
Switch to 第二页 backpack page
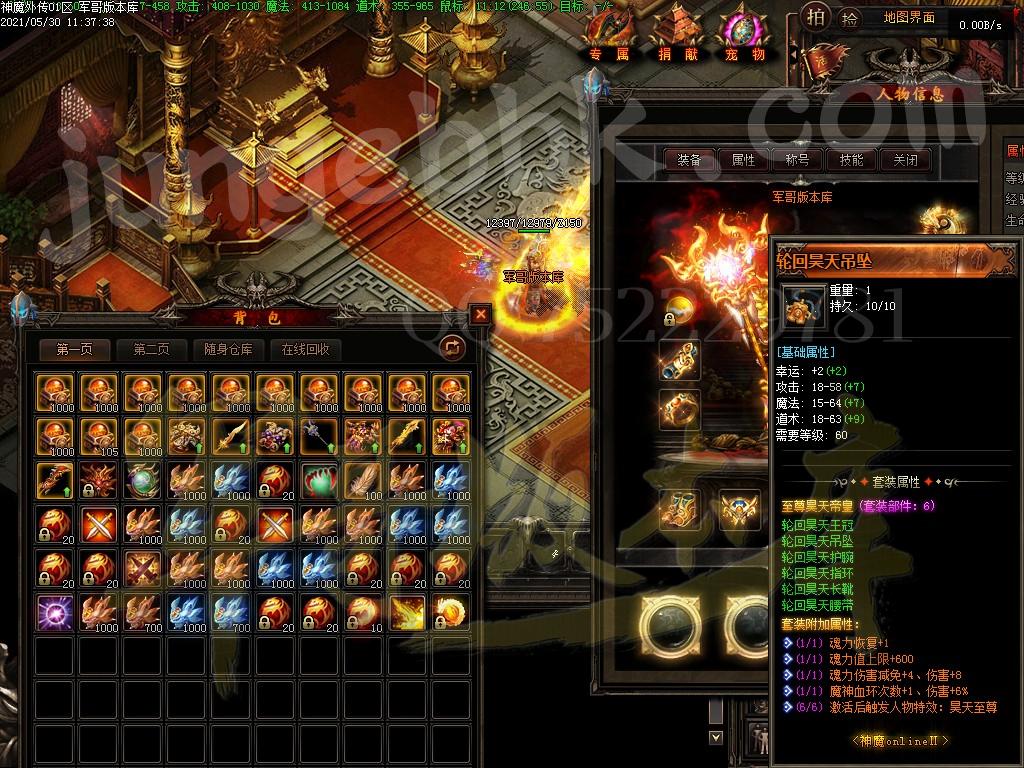tap(151, 349)
